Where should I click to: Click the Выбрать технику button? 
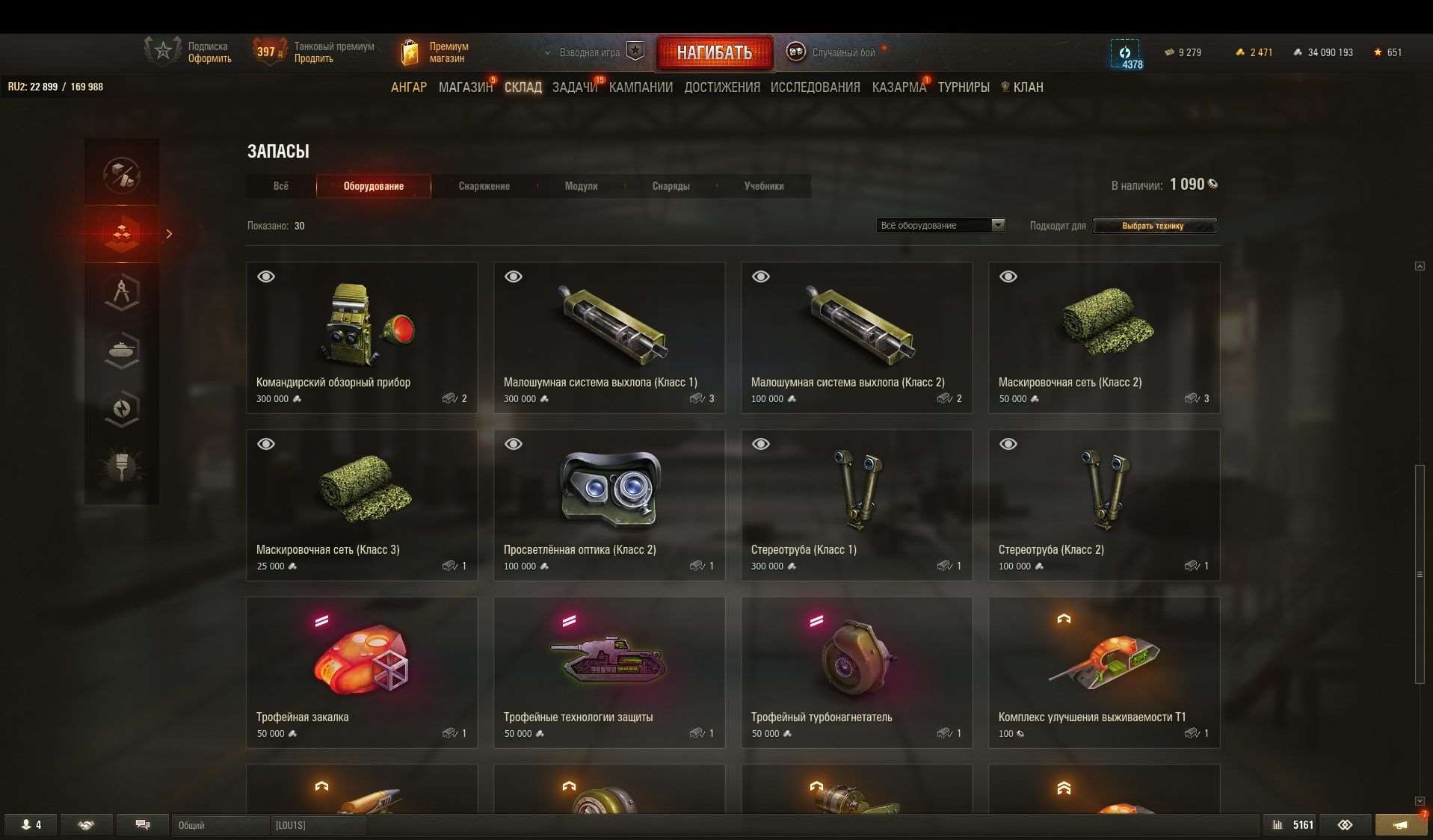point(1153,226)
